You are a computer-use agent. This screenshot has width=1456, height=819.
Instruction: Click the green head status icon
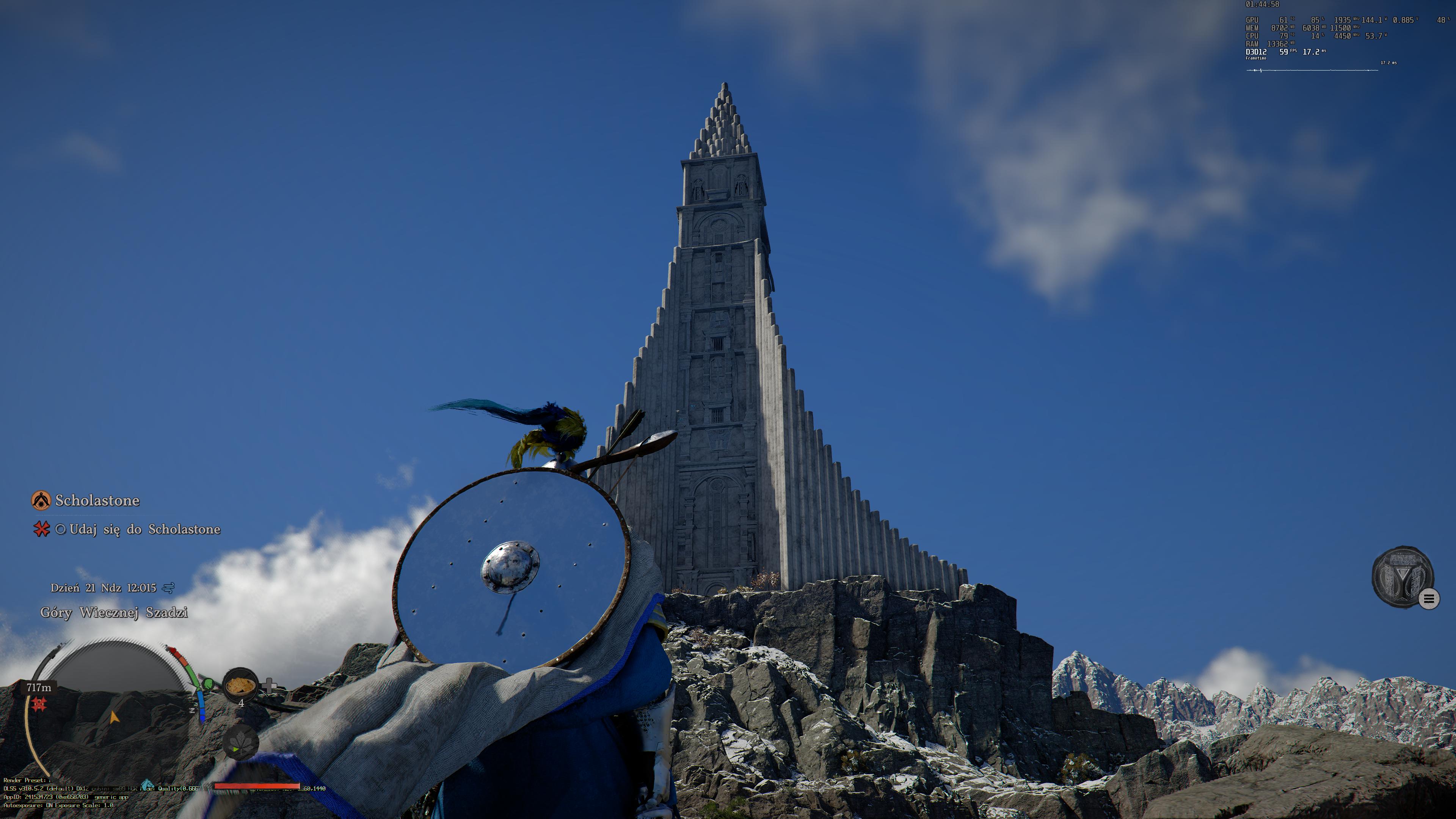point(208,684)
